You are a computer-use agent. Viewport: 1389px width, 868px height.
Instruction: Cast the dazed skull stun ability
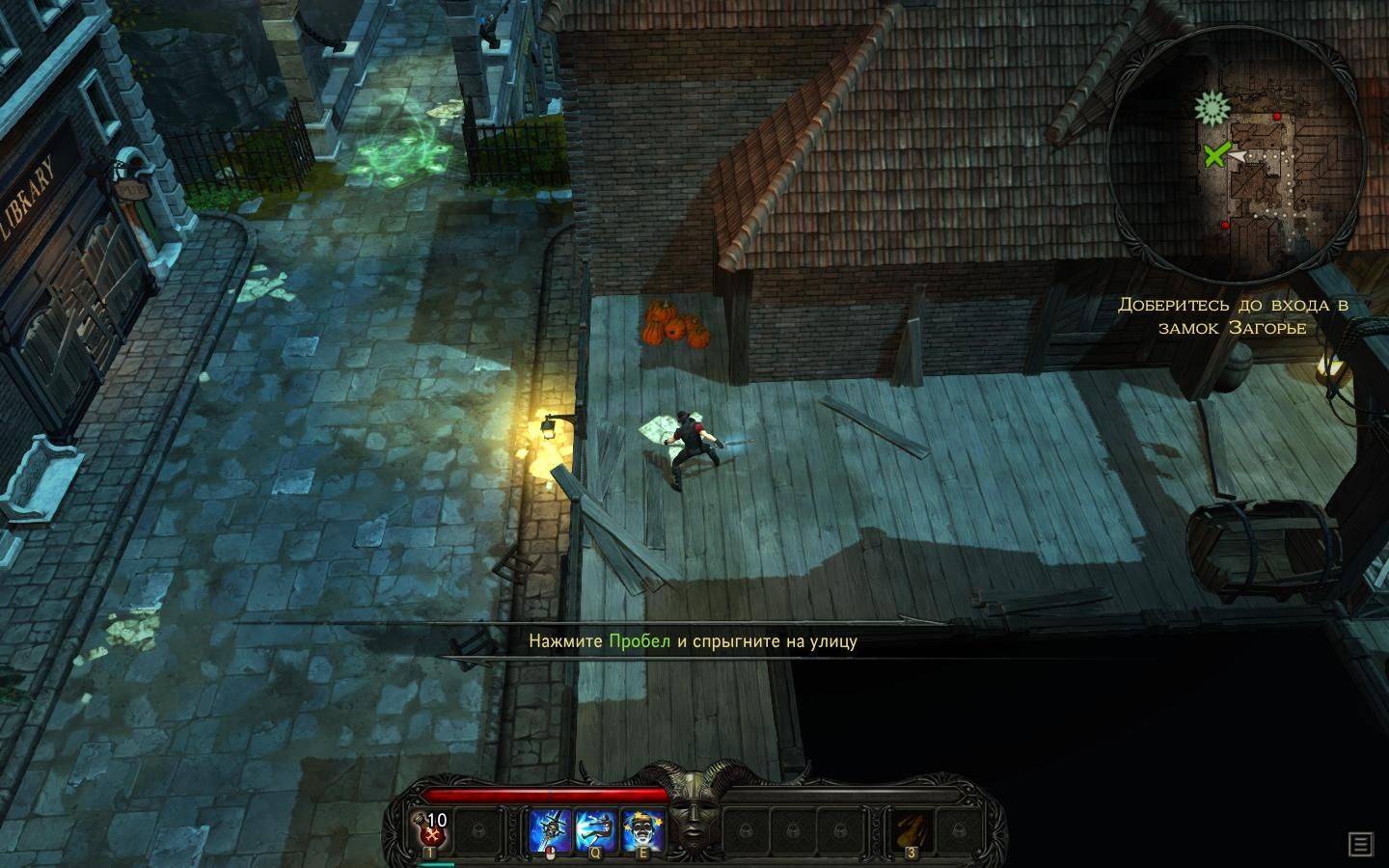coord(641,827)
